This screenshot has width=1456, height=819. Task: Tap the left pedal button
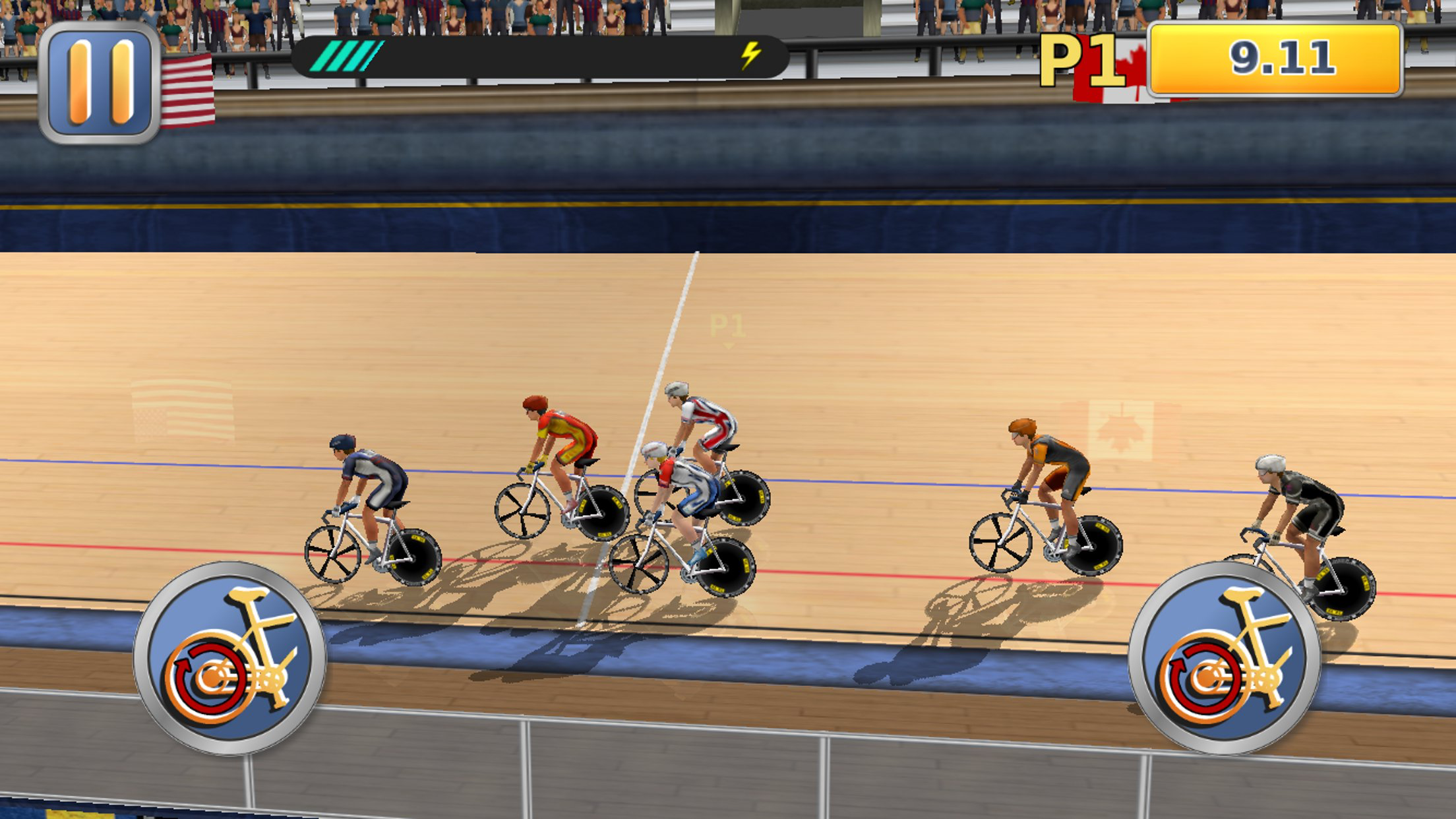(229, 658)
